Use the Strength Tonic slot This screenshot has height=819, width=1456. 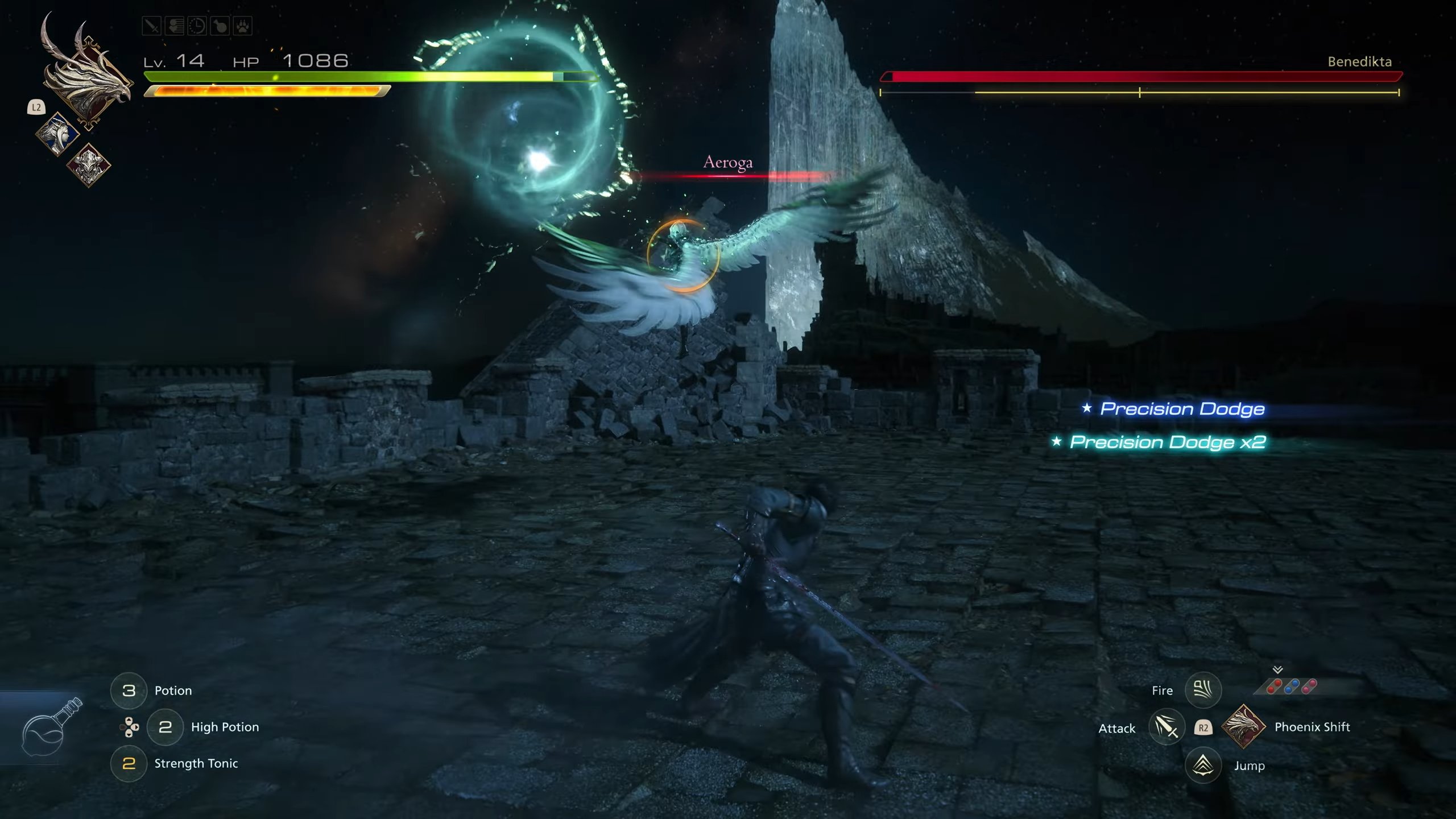(x=129, y=763)
